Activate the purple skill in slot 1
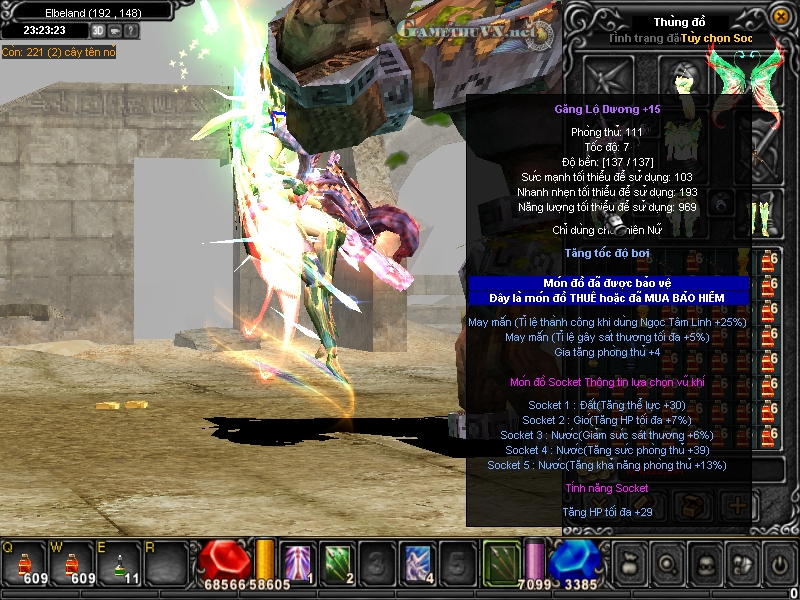The width and height of the screenshot is (800, 600). [x=299, y=562]
